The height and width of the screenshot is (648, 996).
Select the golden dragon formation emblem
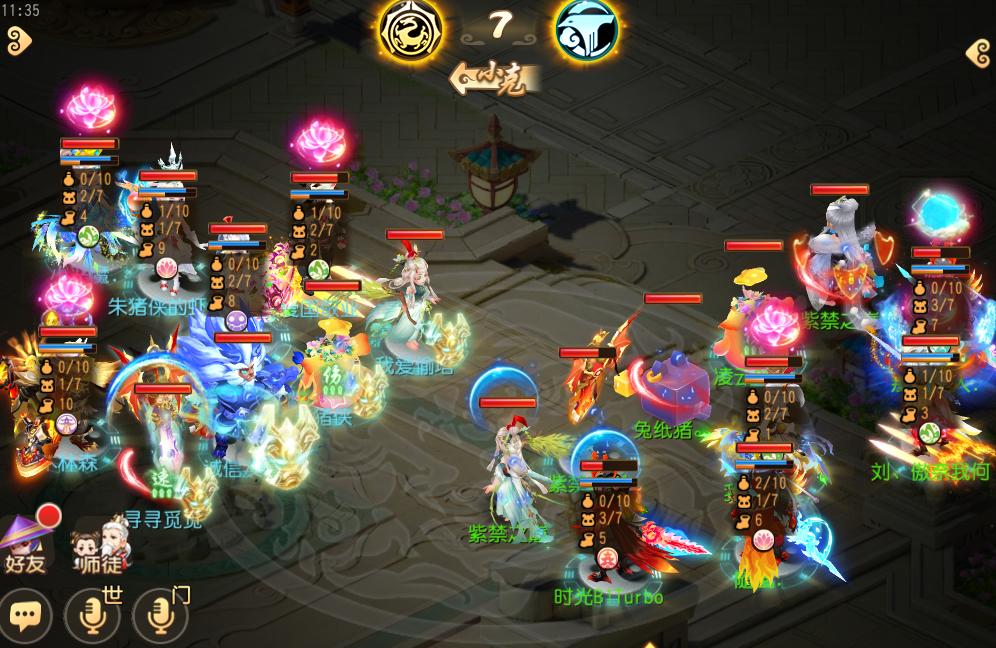point(412,30)
